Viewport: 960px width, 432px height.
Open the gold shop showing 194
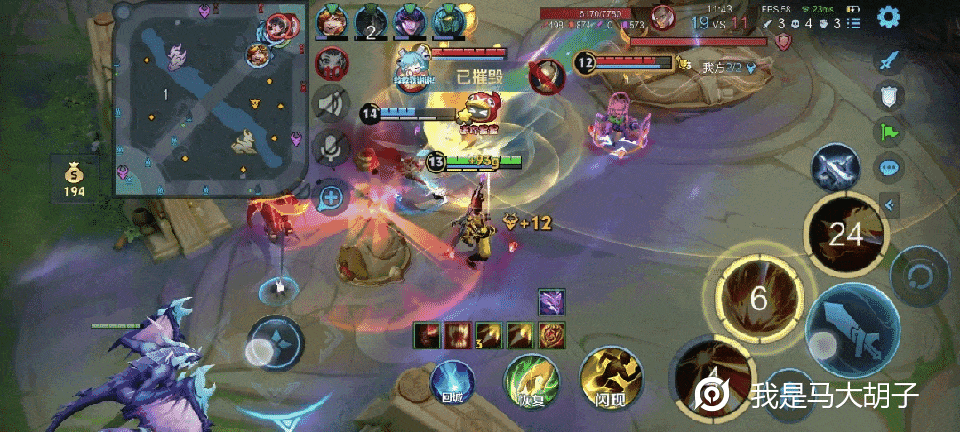[74, 178]
